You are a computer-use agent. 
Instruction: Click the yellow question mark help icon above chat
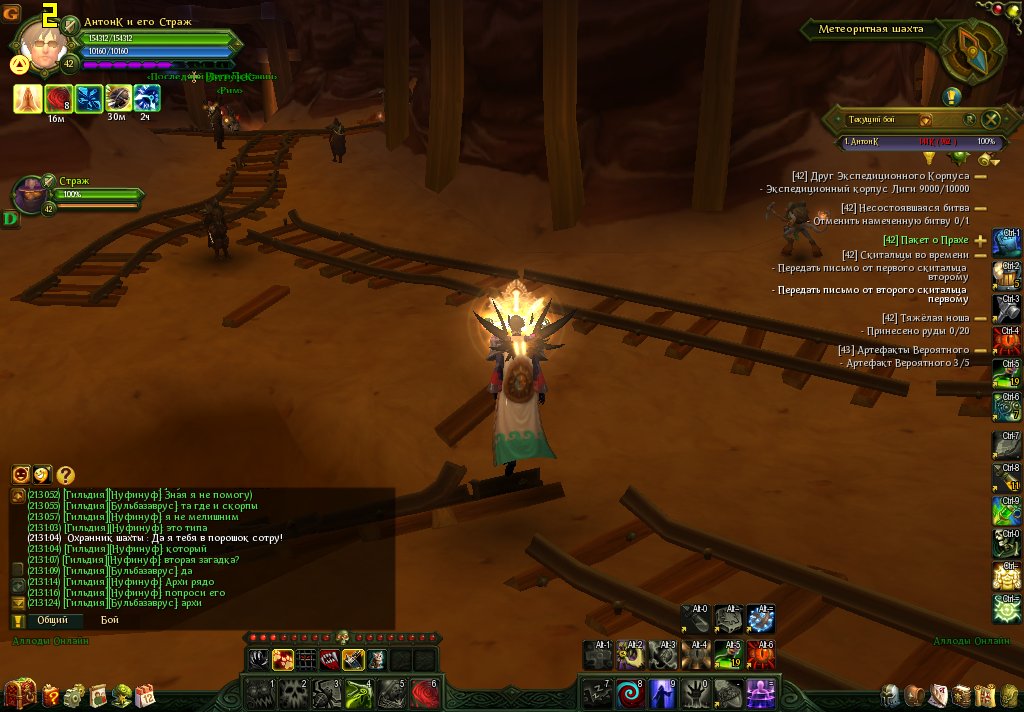tap(66, 476)
